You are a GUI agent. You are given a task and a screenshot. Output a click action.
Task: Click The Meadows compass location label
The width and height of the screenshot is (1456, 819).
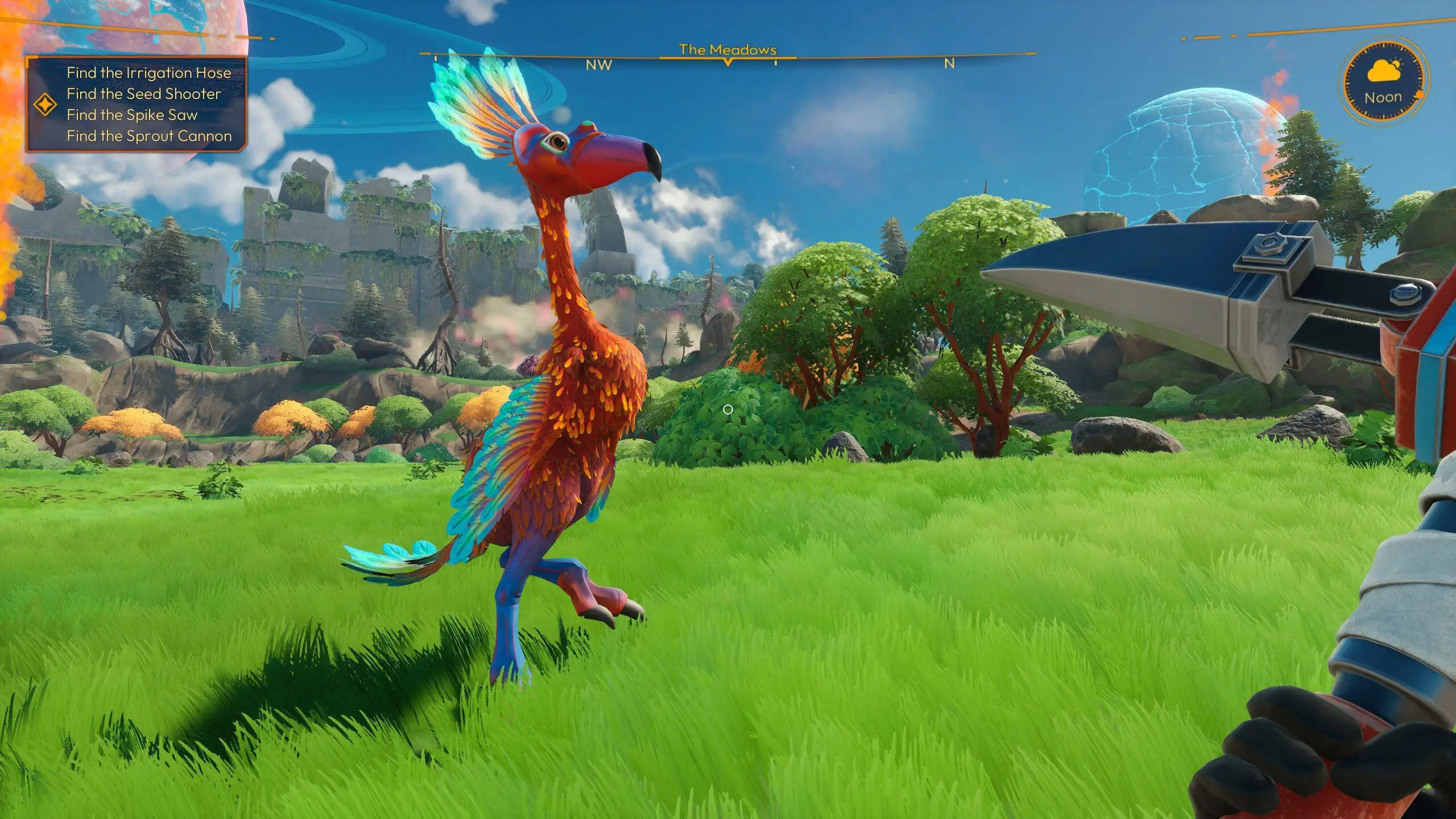727,49
